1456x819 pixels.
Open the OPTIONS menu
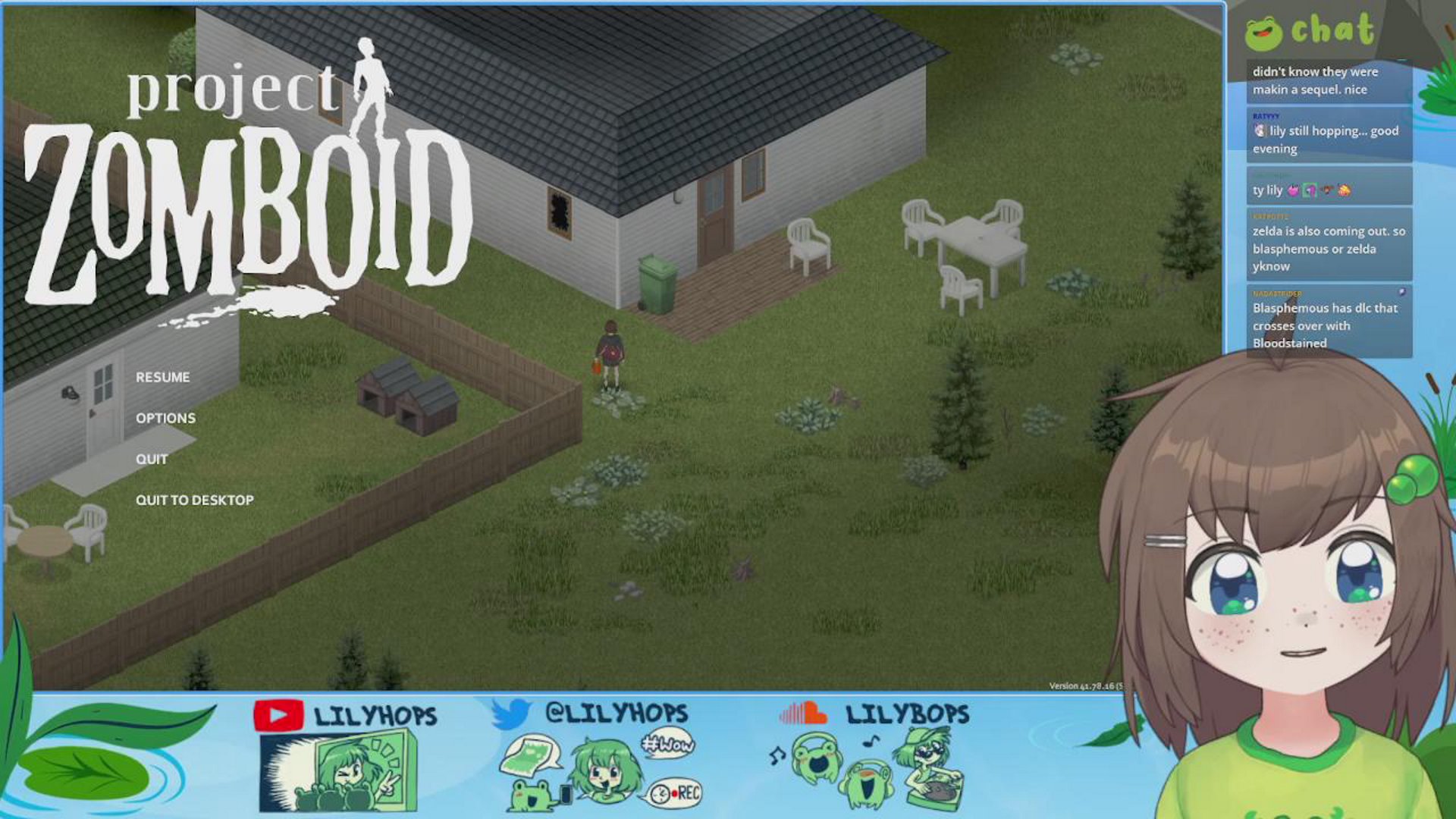click(x=165, y=418)
